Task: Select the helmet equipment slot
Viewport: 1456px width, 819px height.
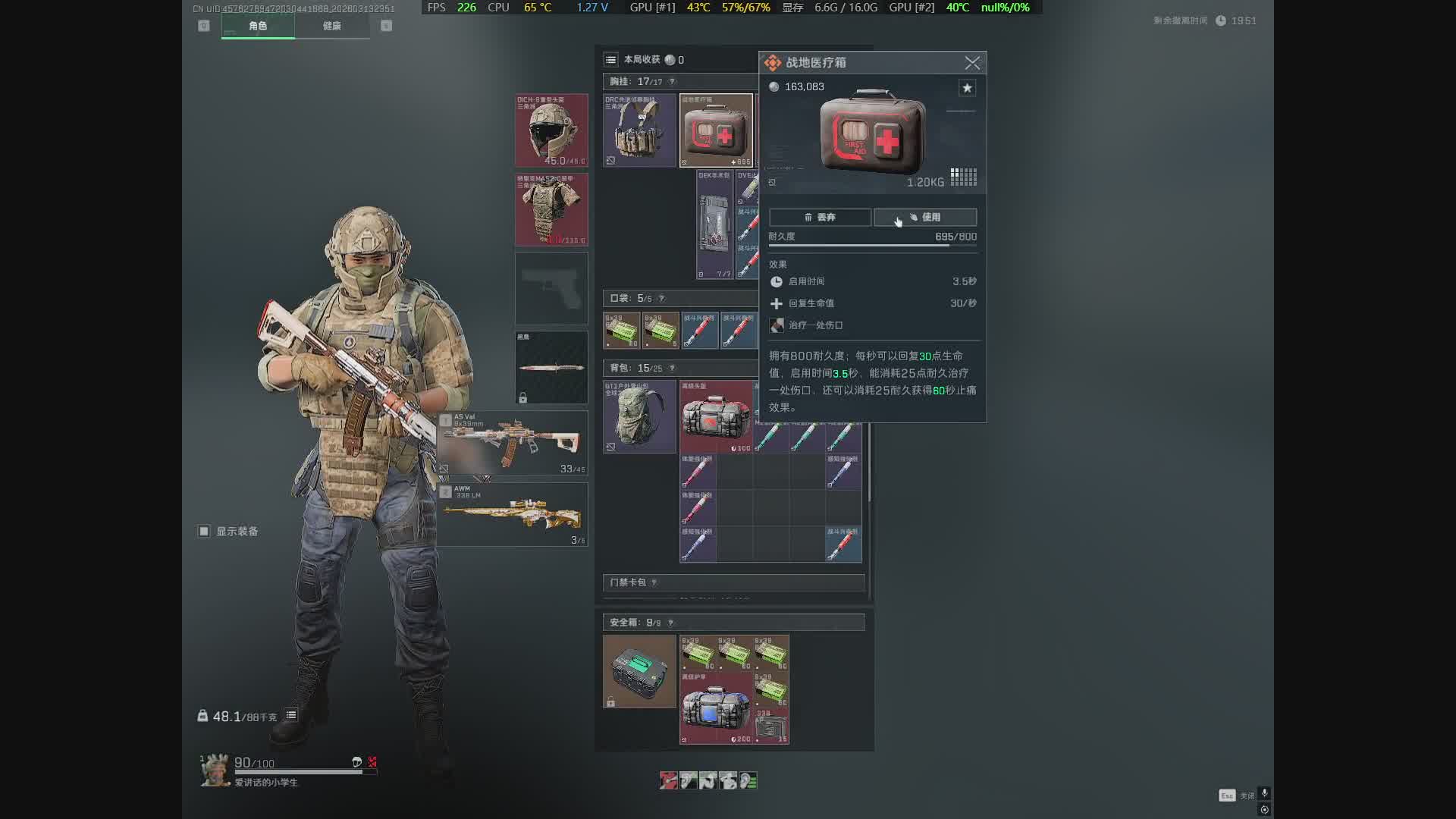Action: pyautogui.click(x=551, y=130)
